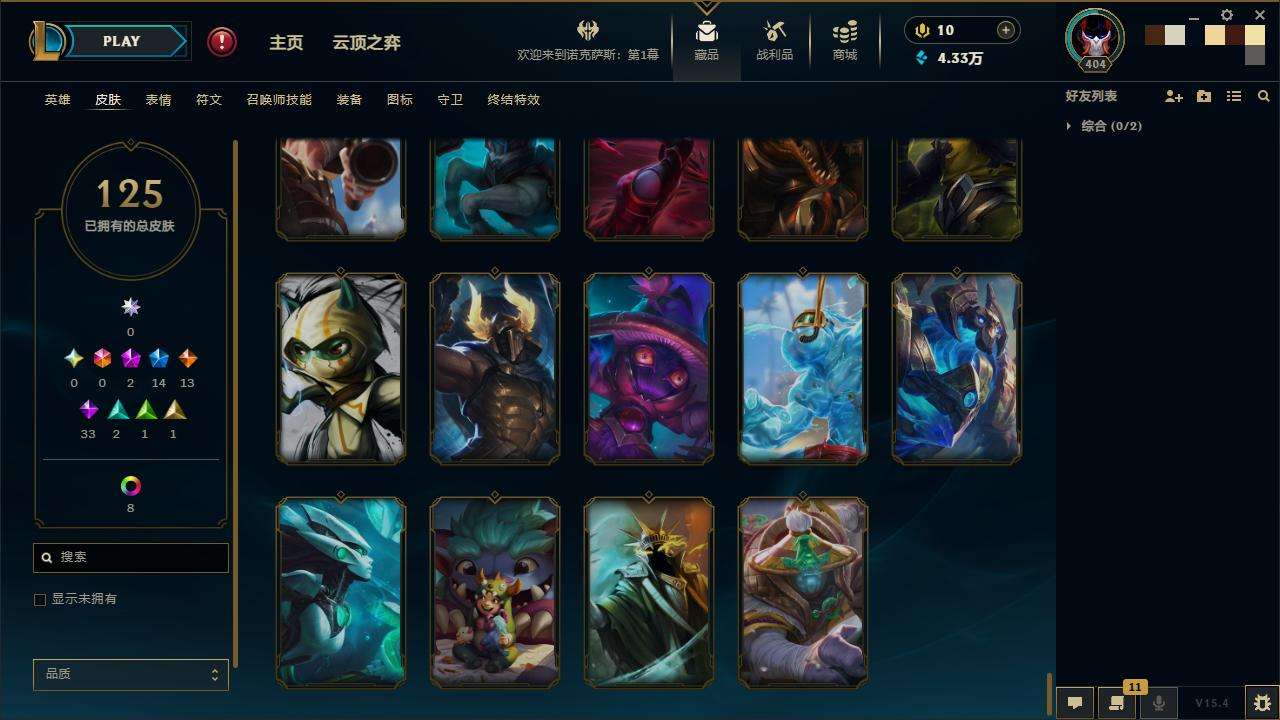Switch to the 终结特效 tab

point(514,100)
